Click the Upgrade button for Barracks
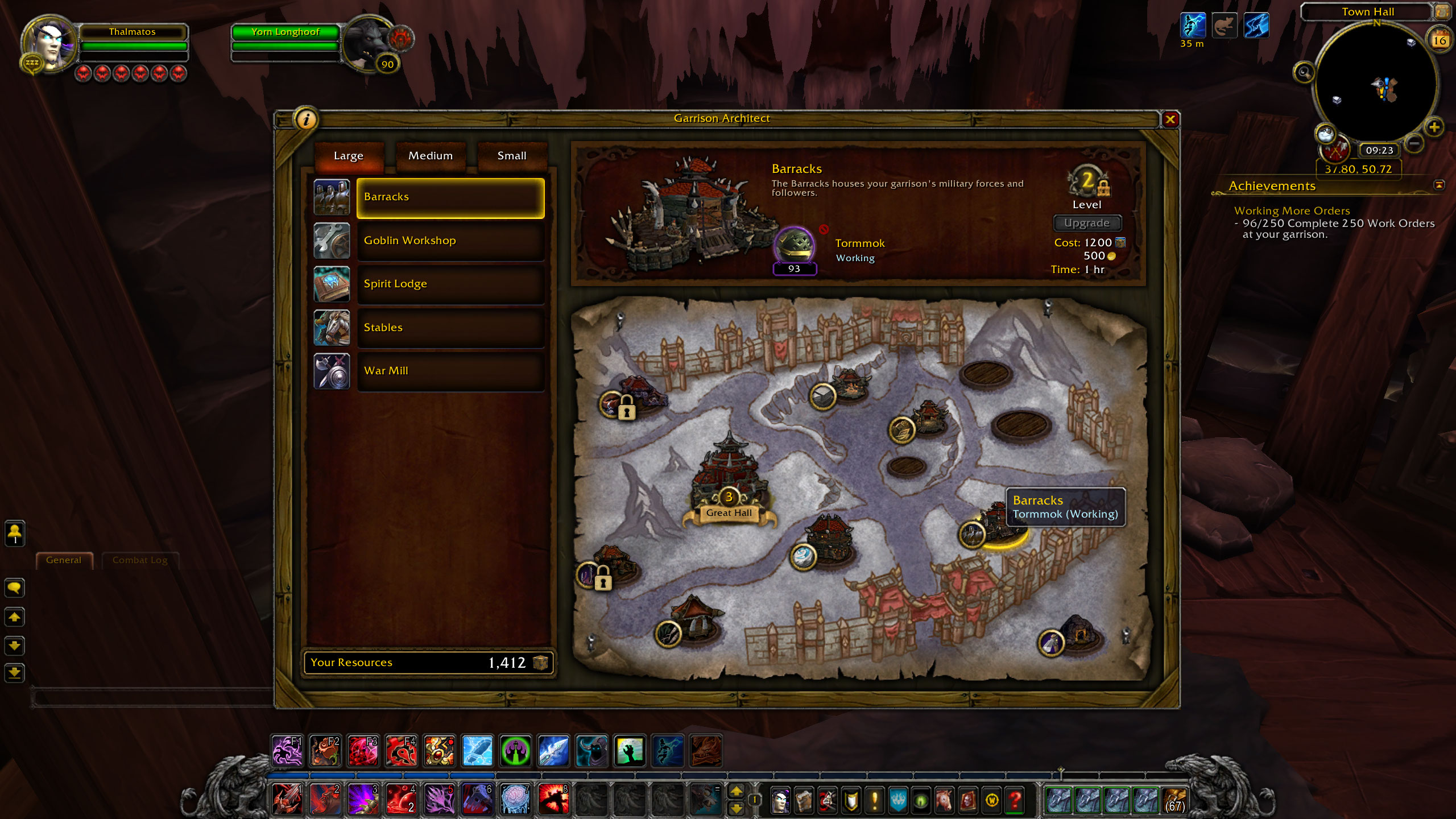1456x819 pixels. pos(1087,223)
